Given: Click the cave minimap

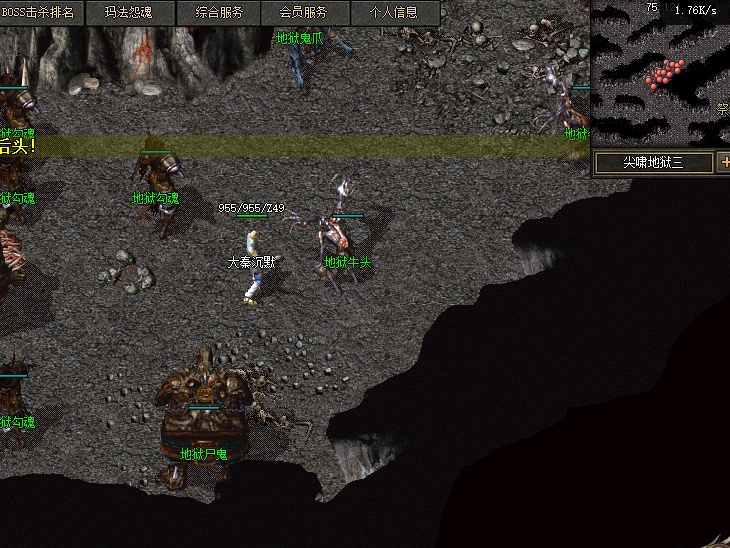Looking at the screenshot, I should coord(661,74).
